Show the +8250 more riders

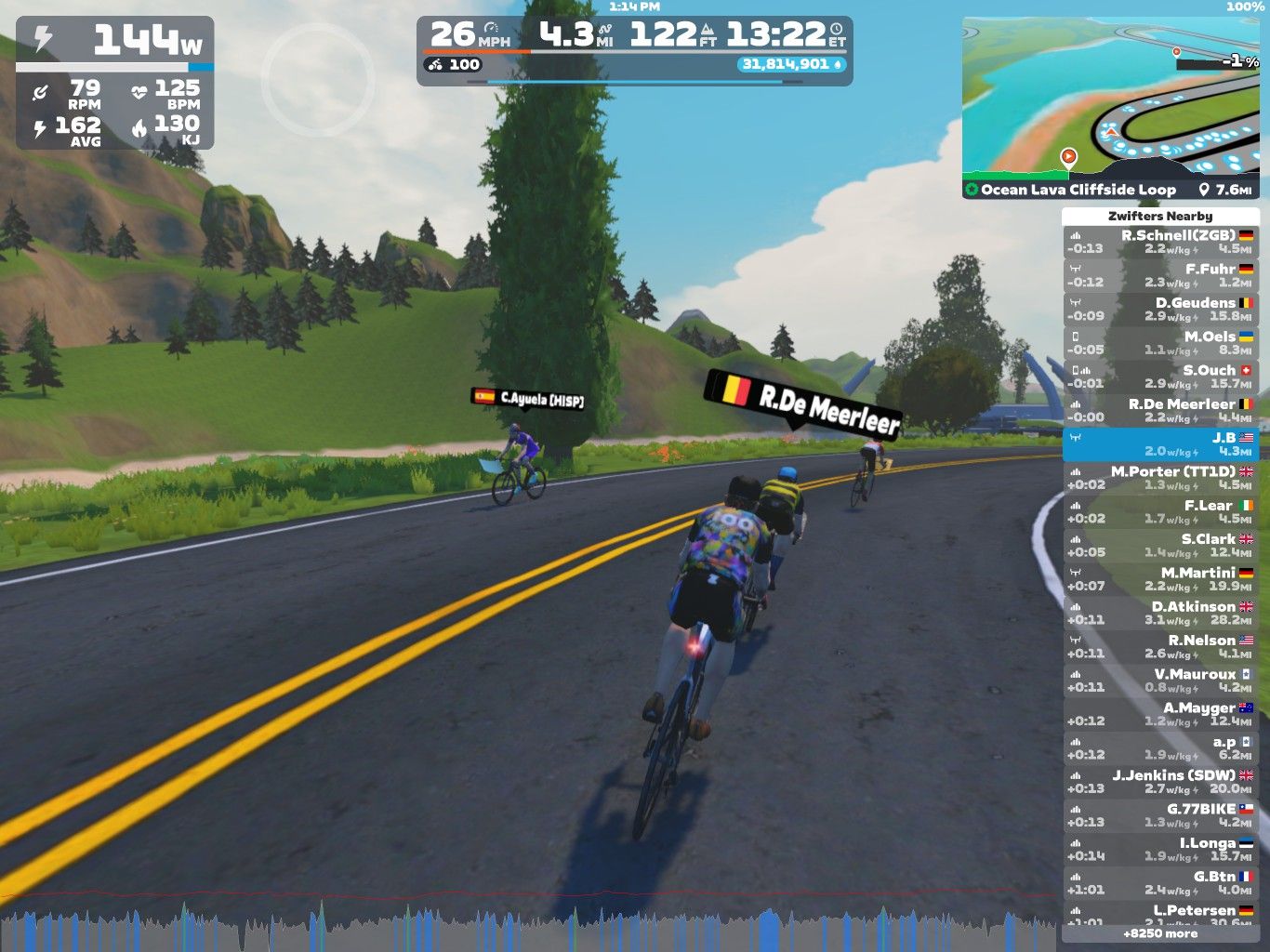1160,933
